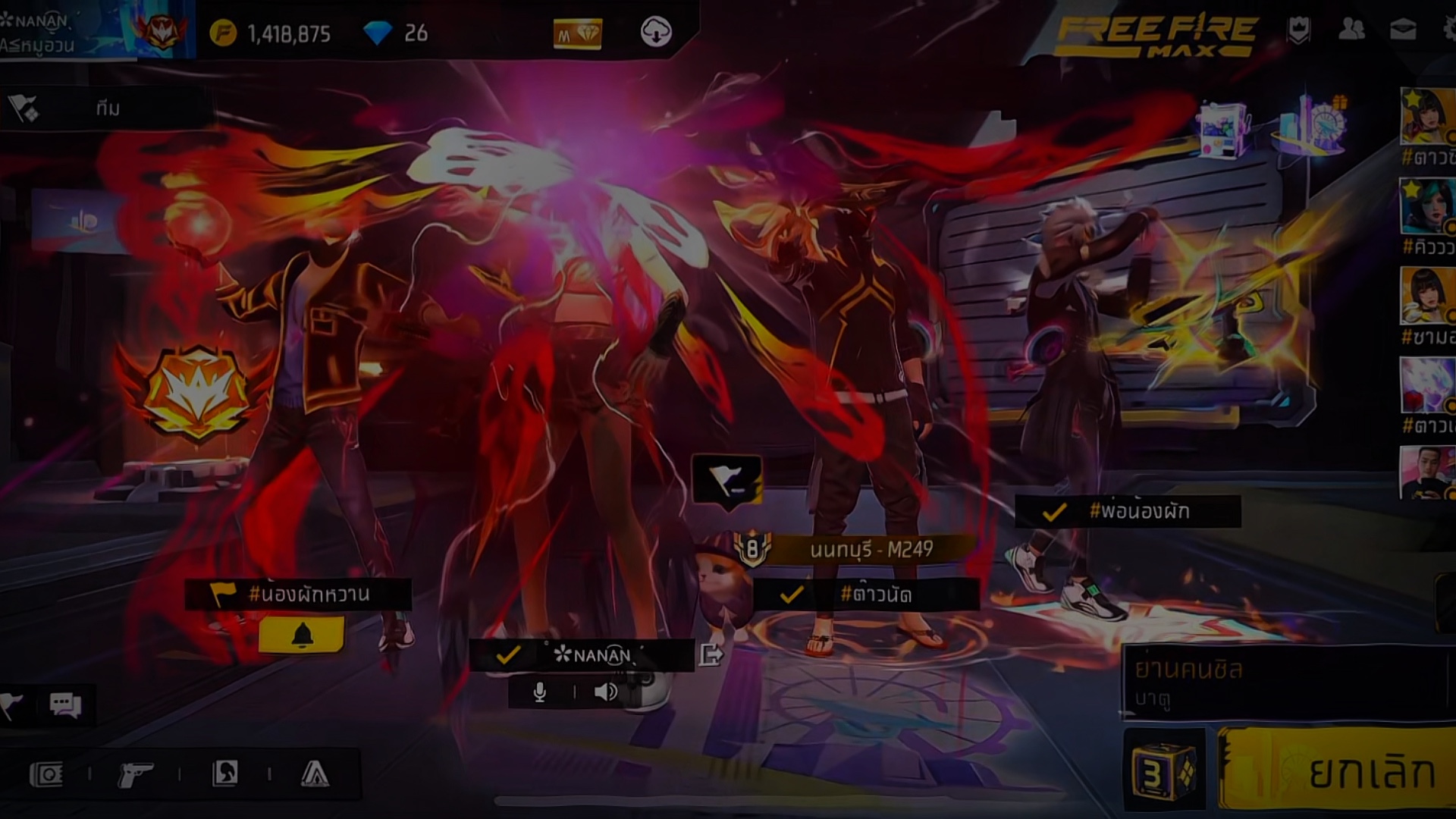Open the ทีม team panel
Viewport: 1456px width, 819px height.
[x=106, y=108]
